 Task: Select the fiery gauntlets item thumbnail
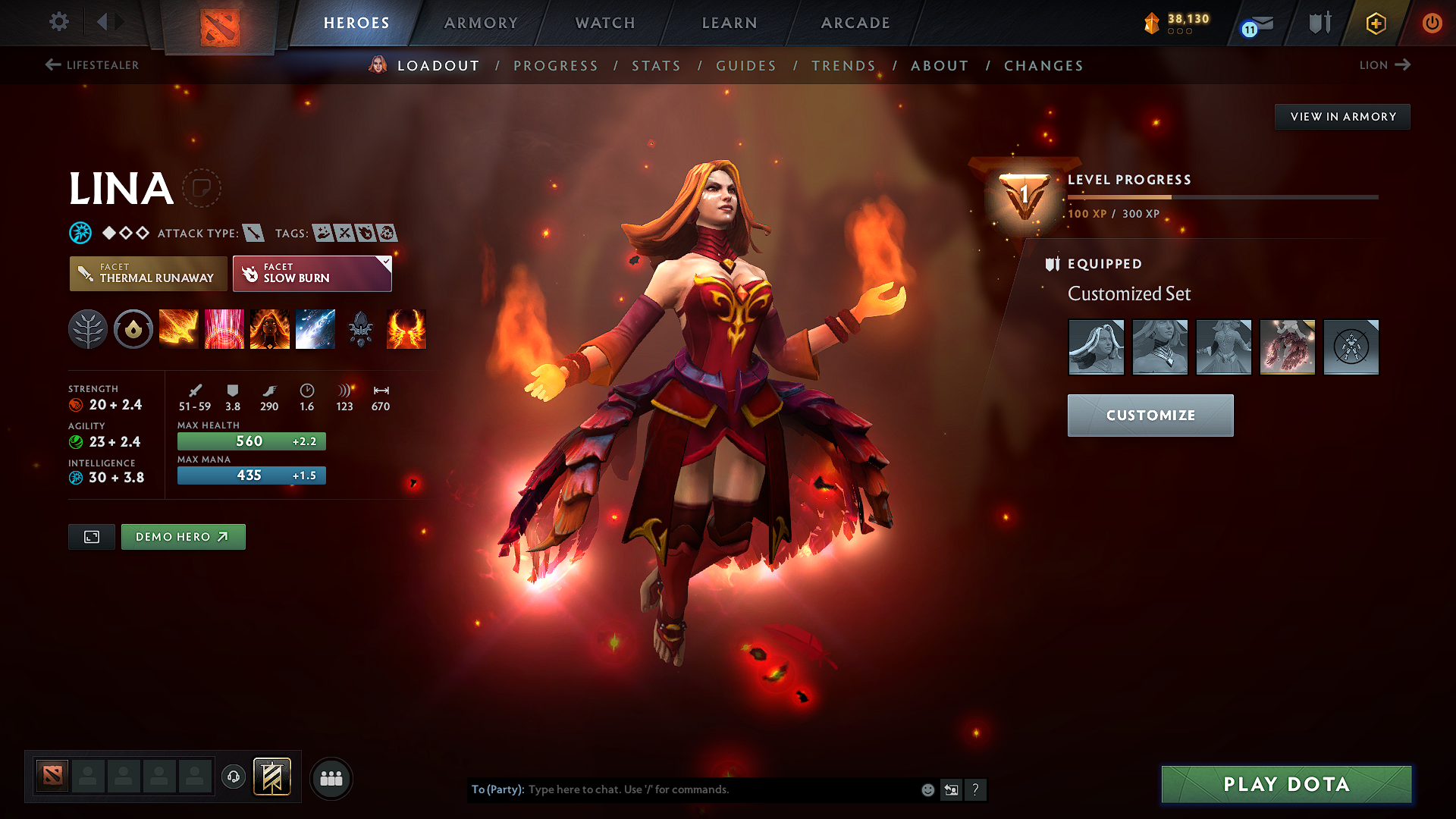(x=1287, y=347)
